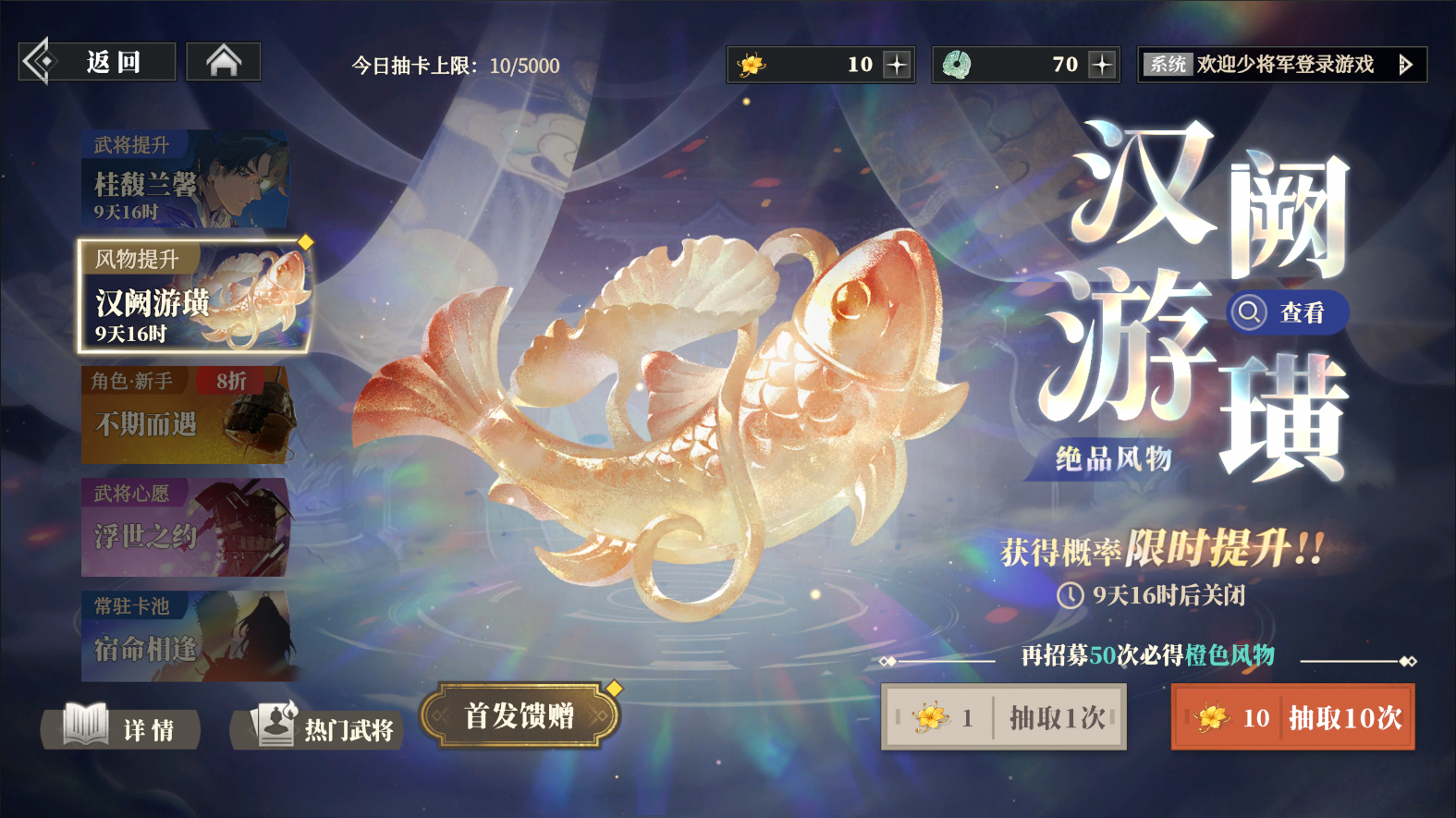The image size is (1456, 818).
Task: Click the 首发馈赠 first-release gift button
Action: (x=522, y=715)
